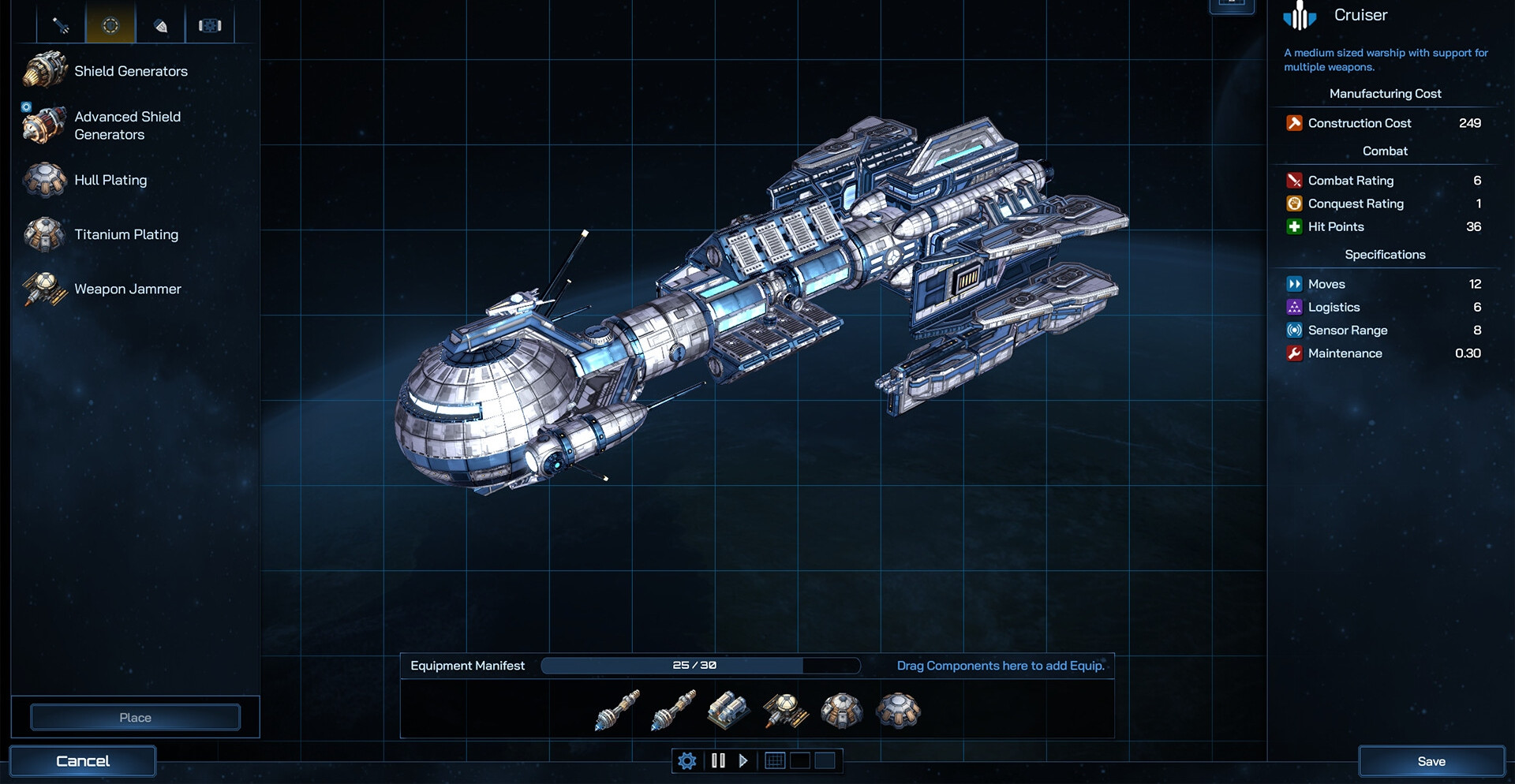Switch to the gear module components tab
1515x784 pixels.
pos(210,25)
